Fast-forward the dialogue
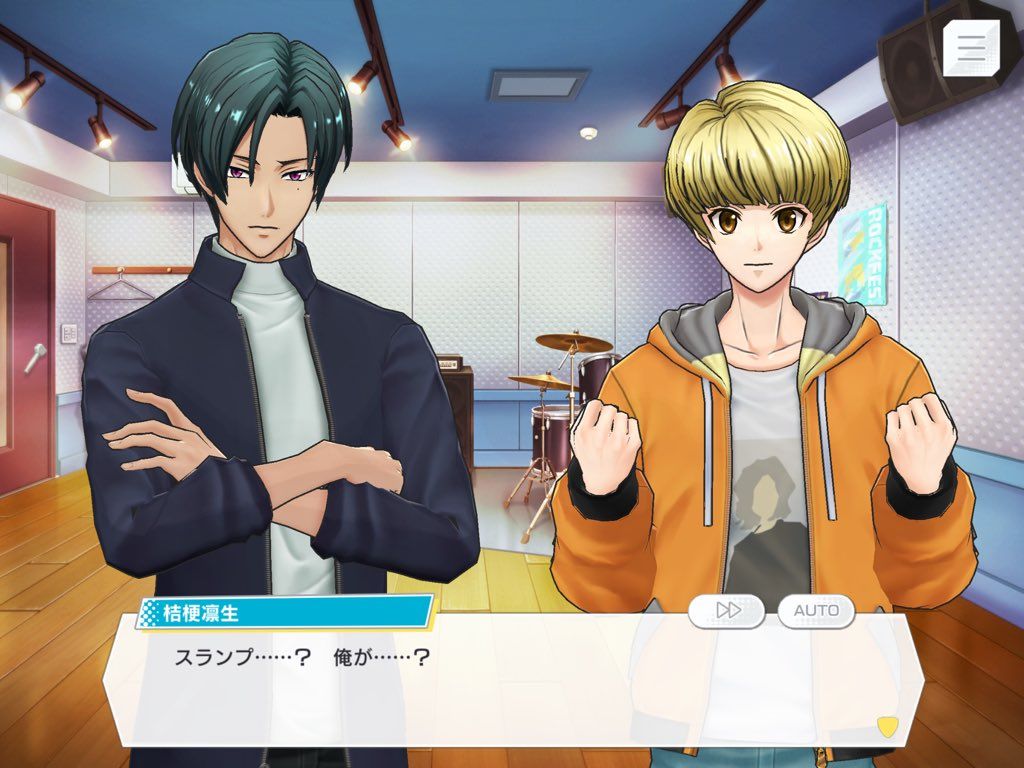The width and height of the screenshot is (1024, 768). click(726, 610)
